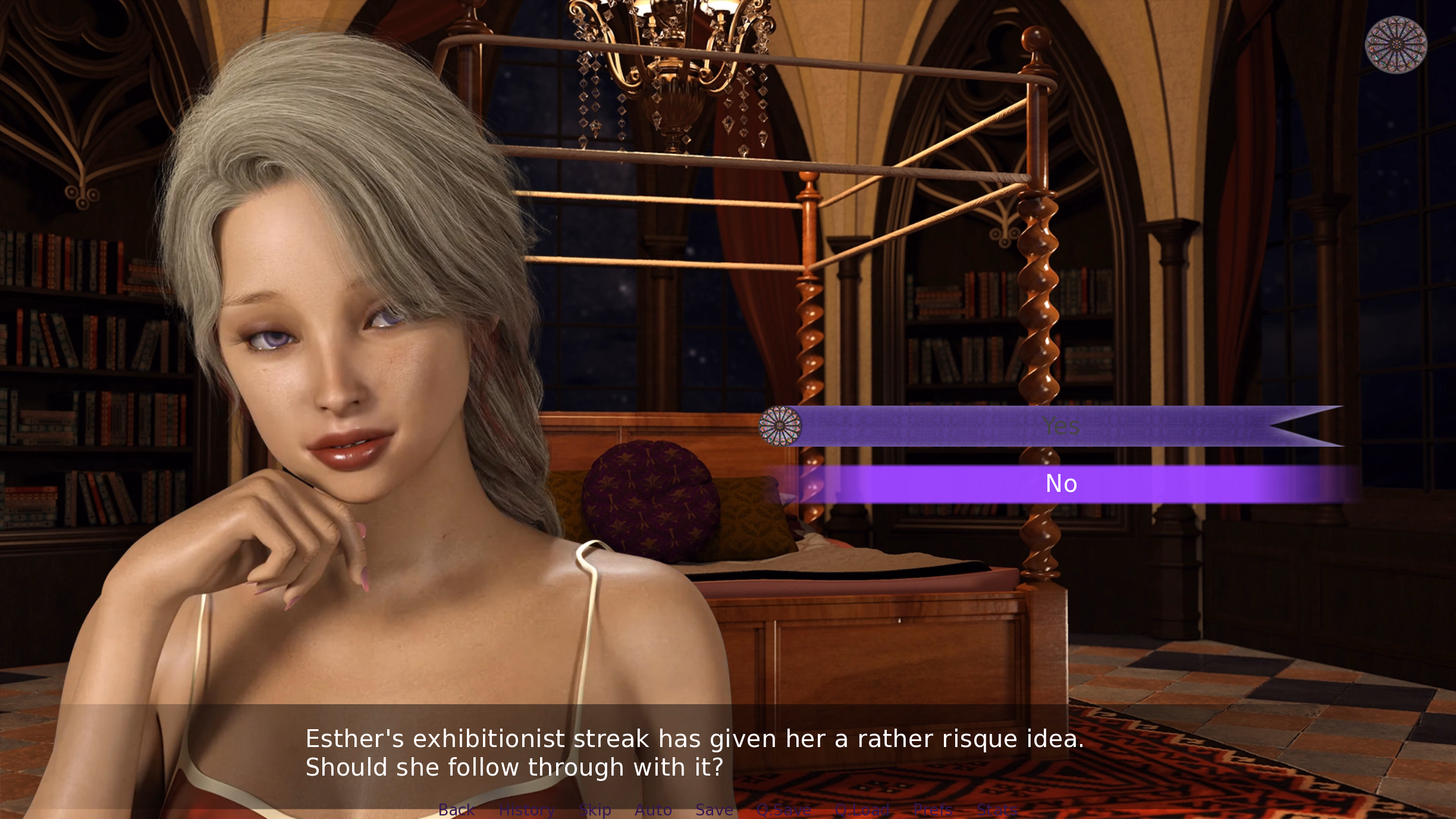Quick load with Q.Load
This screenshot has width=1456, height=819.
[862, 809]
